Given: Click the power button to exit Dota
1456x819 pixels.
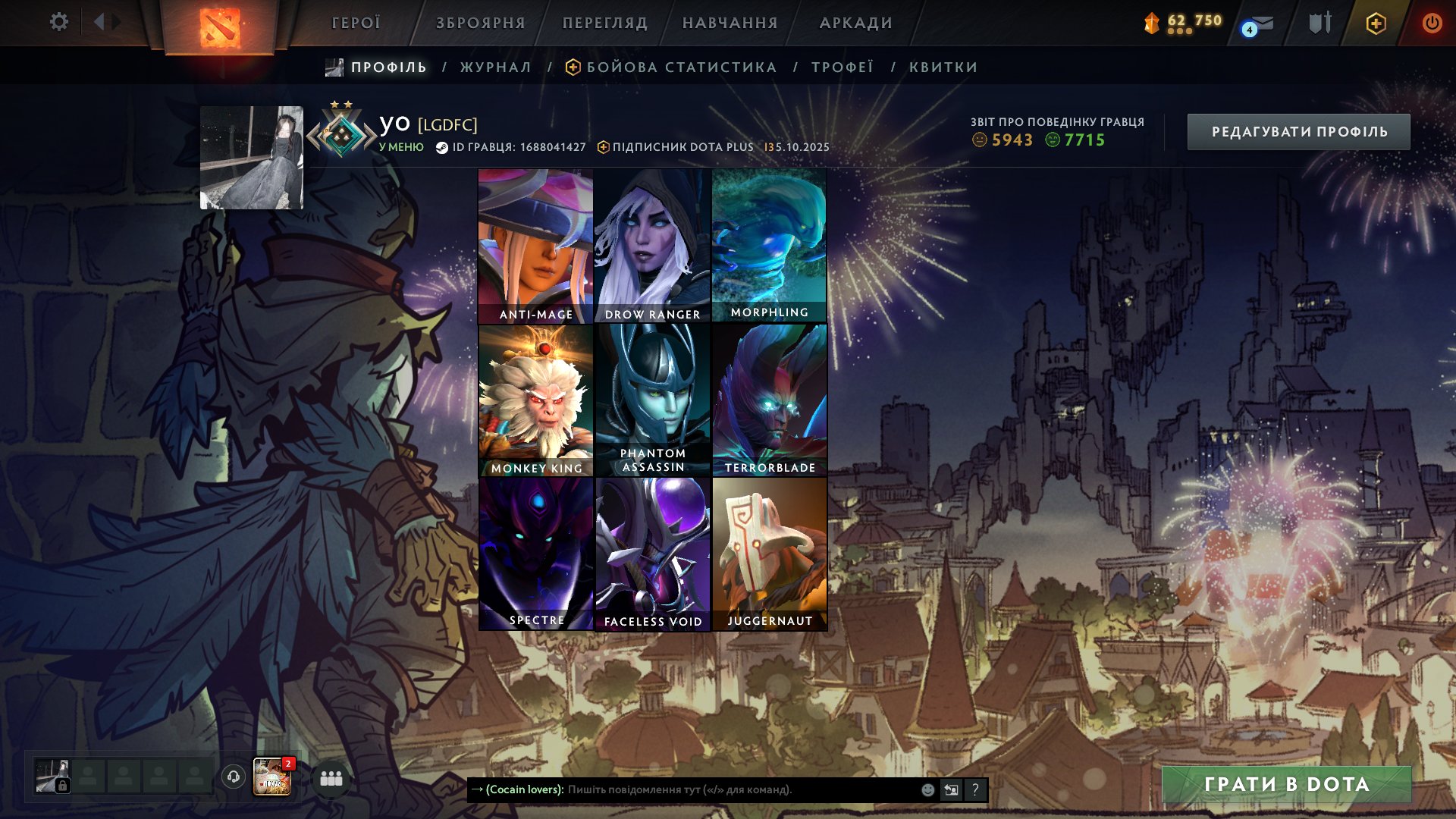Looking at the screenshot, I should coord(1432,23).
